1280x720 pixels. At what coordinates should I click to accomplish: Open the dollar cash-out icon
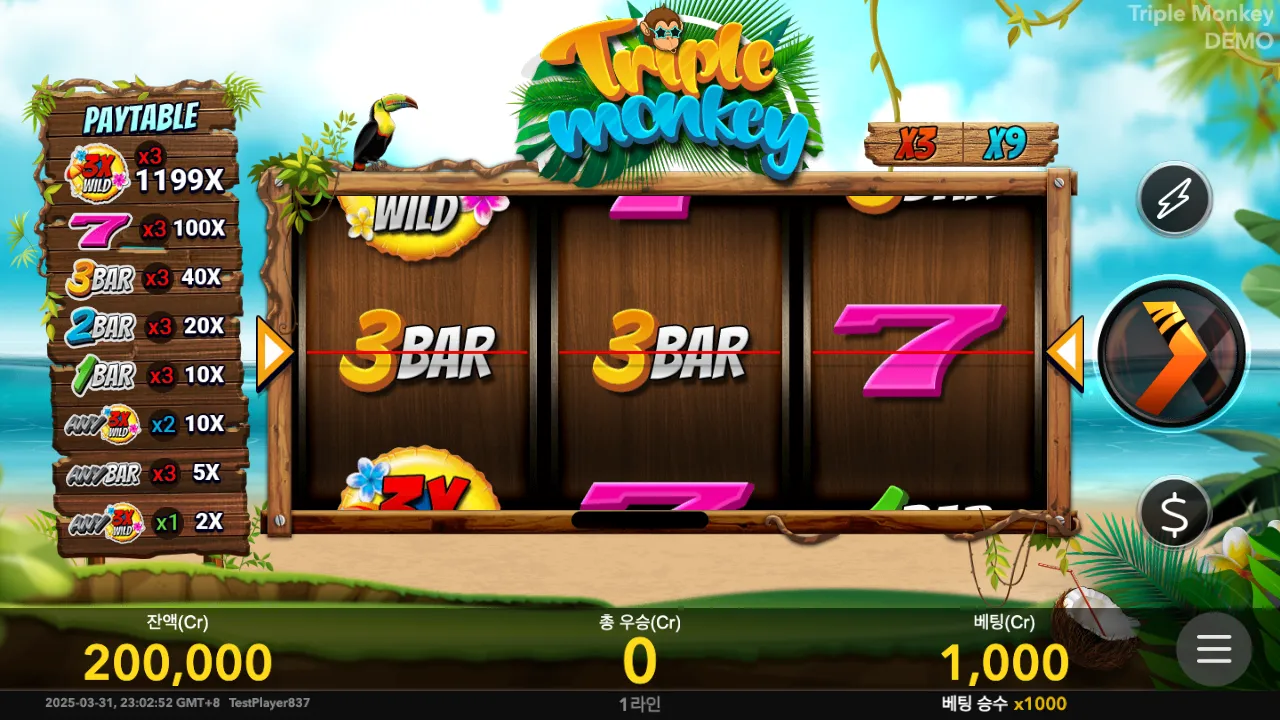[x=1174, y=512]
